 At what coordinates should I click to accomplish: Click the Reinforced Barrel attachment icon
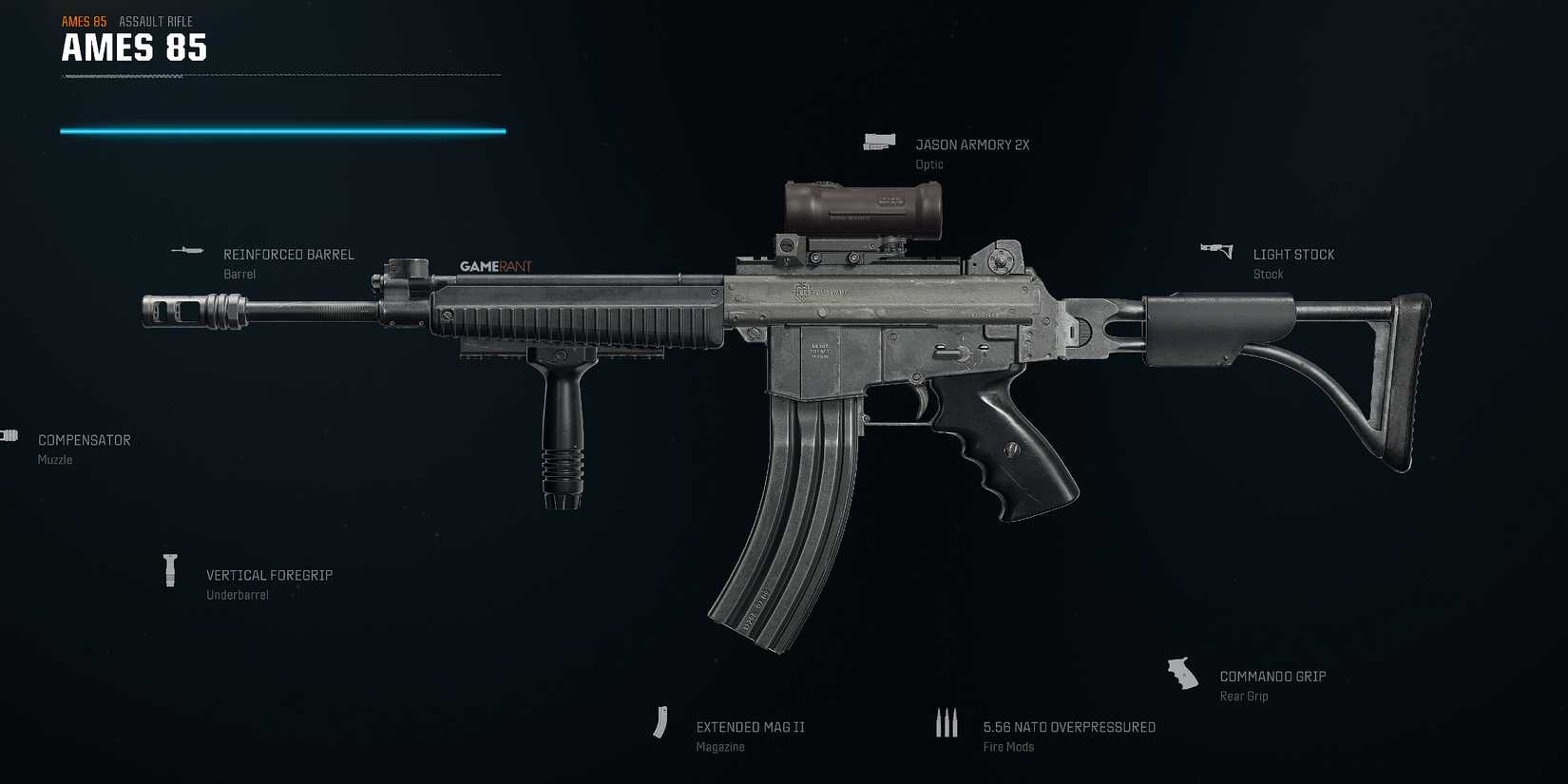187,250
